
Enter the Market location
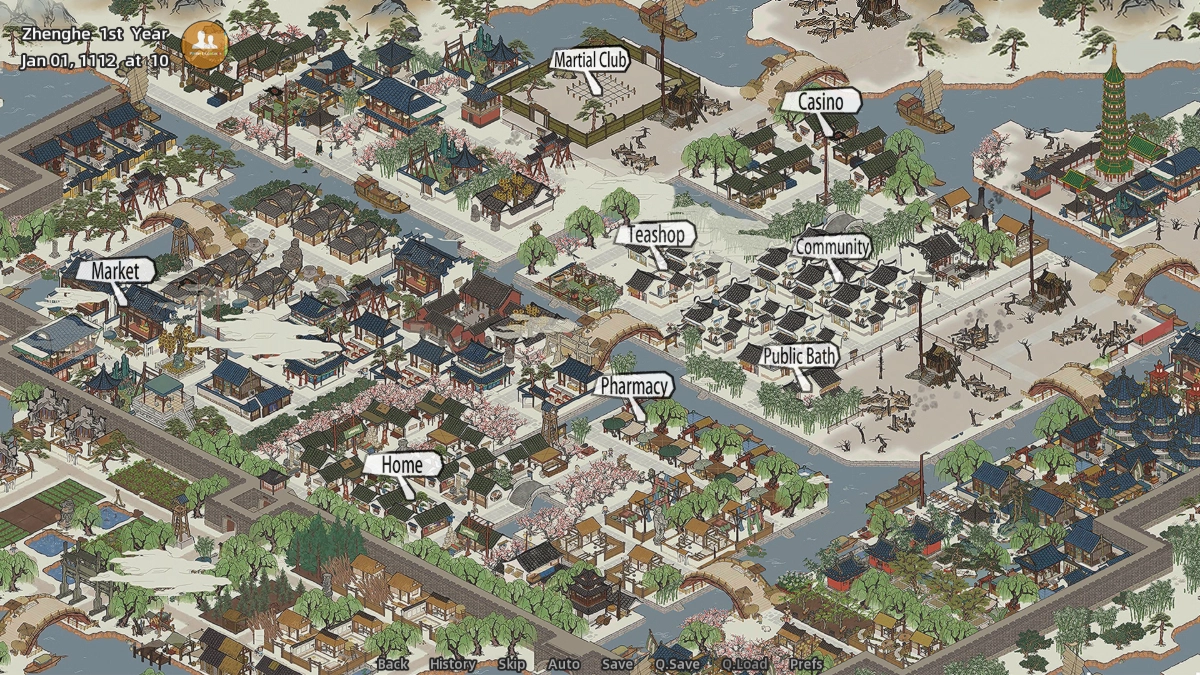coord(114,270)
